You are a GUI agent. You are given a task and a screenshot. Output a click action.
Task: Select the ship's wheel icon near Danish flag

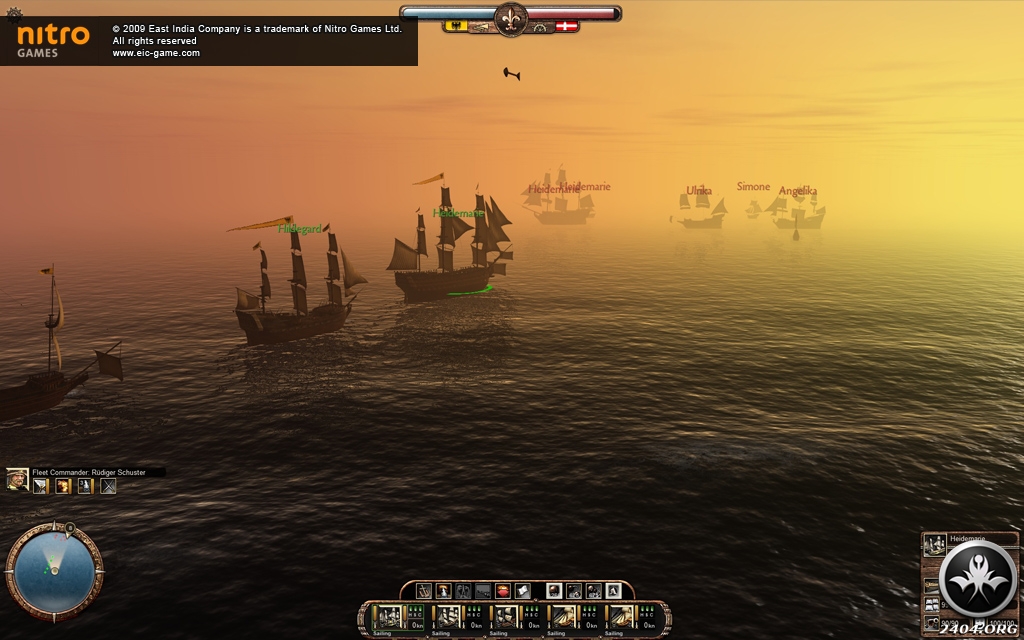tap(541, 27)
